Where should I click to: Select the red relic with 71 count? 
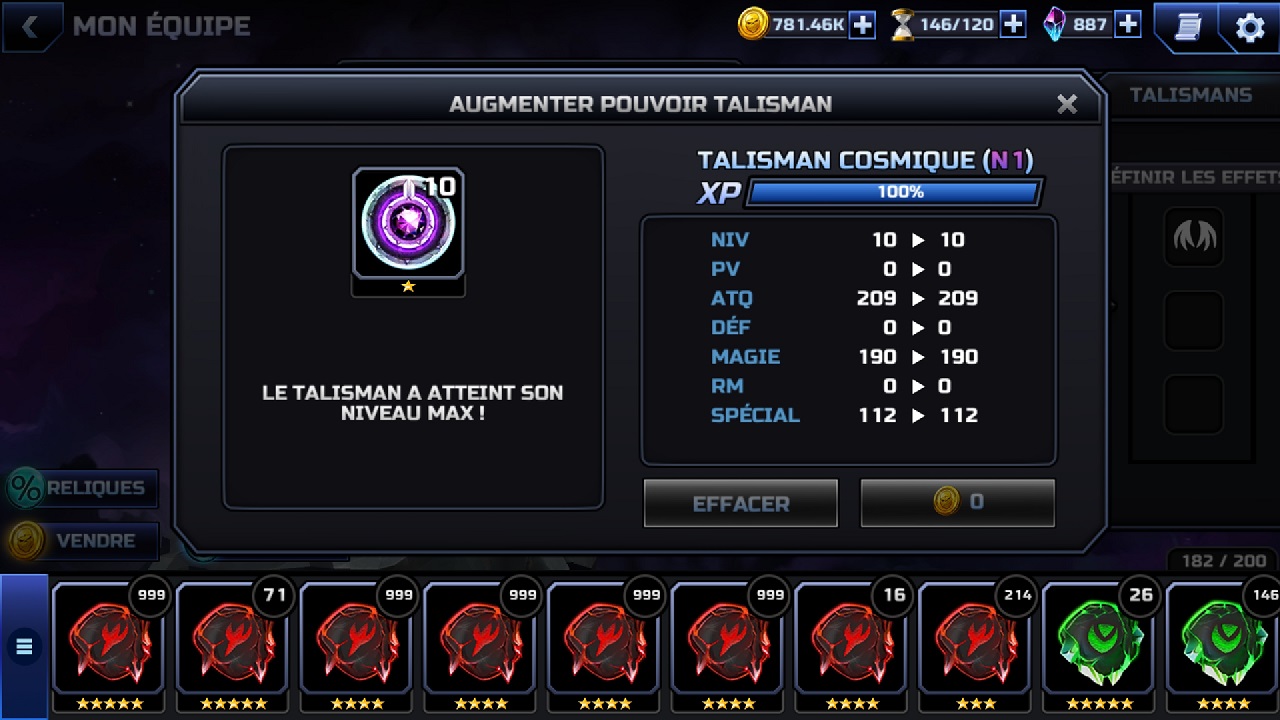[232, 640]
